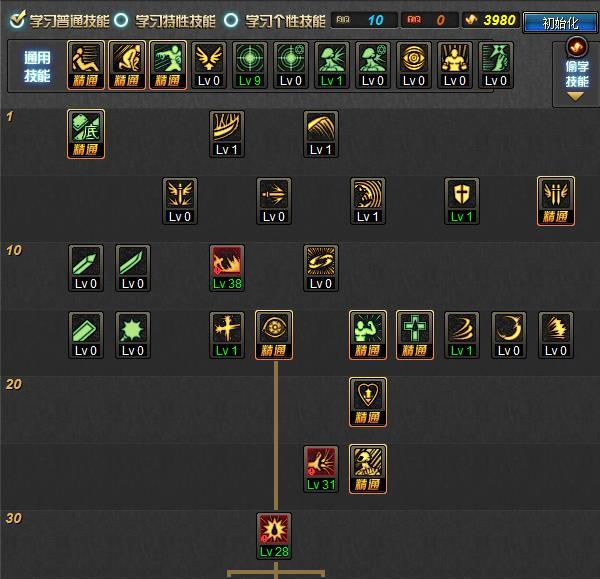Select the mastered eye circle skill
Viewport: 600px width, 579px height.
(274, 334)
